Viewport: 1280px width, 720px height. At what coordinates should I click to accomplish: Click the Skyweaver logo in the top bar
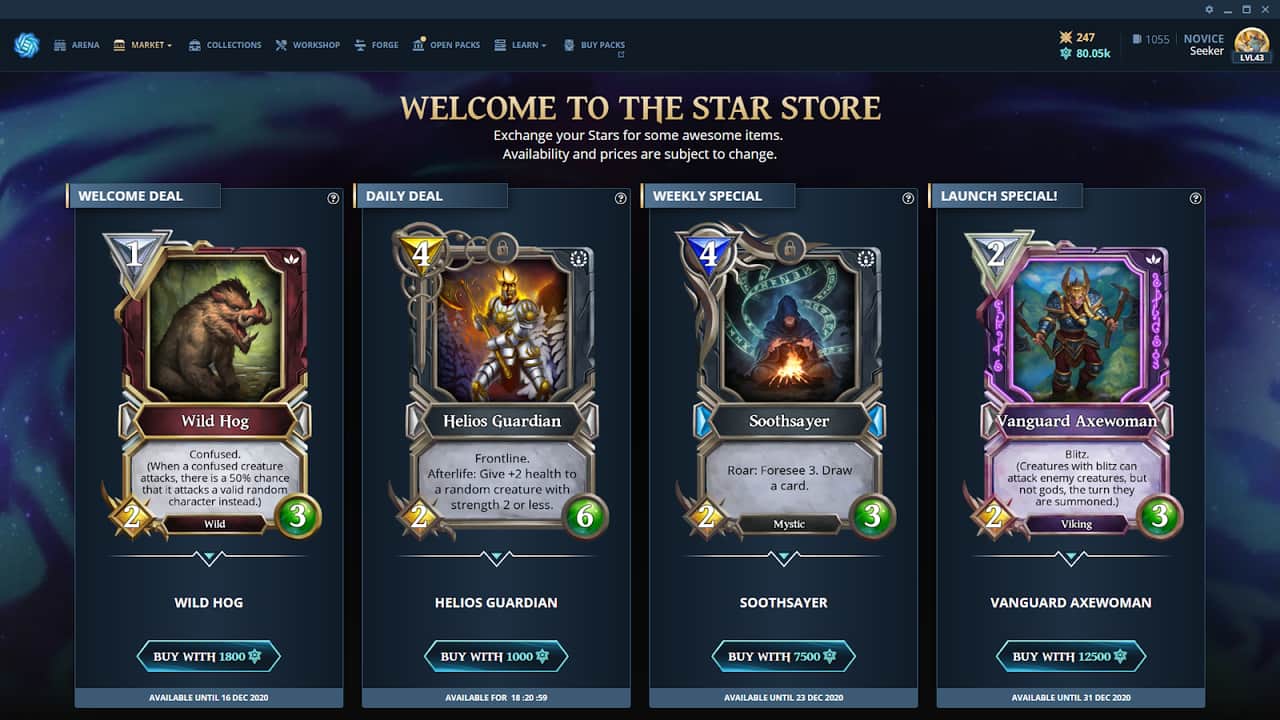coord(26,44)
